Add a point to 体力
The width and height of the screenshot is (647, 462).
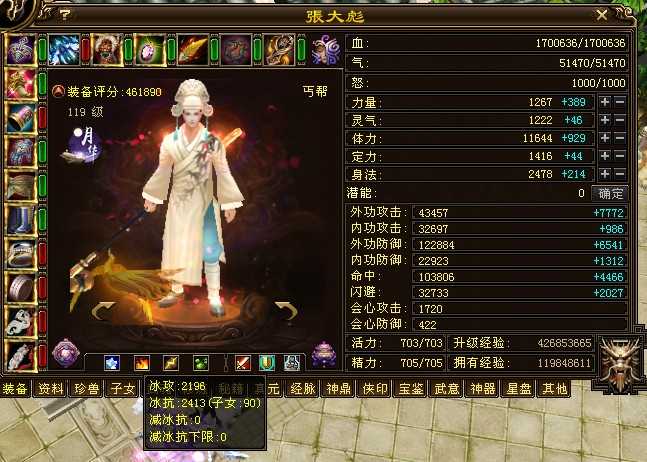(x=604, y=138)
